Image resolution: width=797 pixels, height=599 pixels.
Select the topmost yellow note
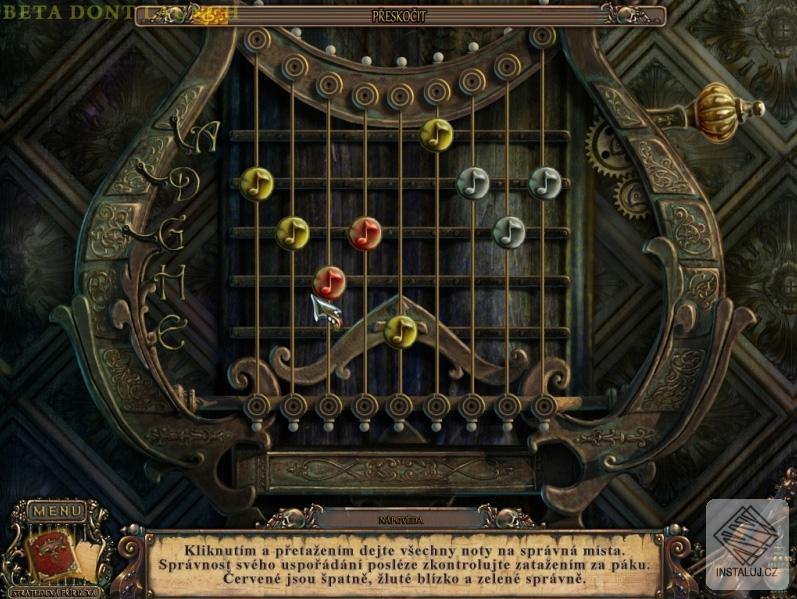tap(436, 134)
